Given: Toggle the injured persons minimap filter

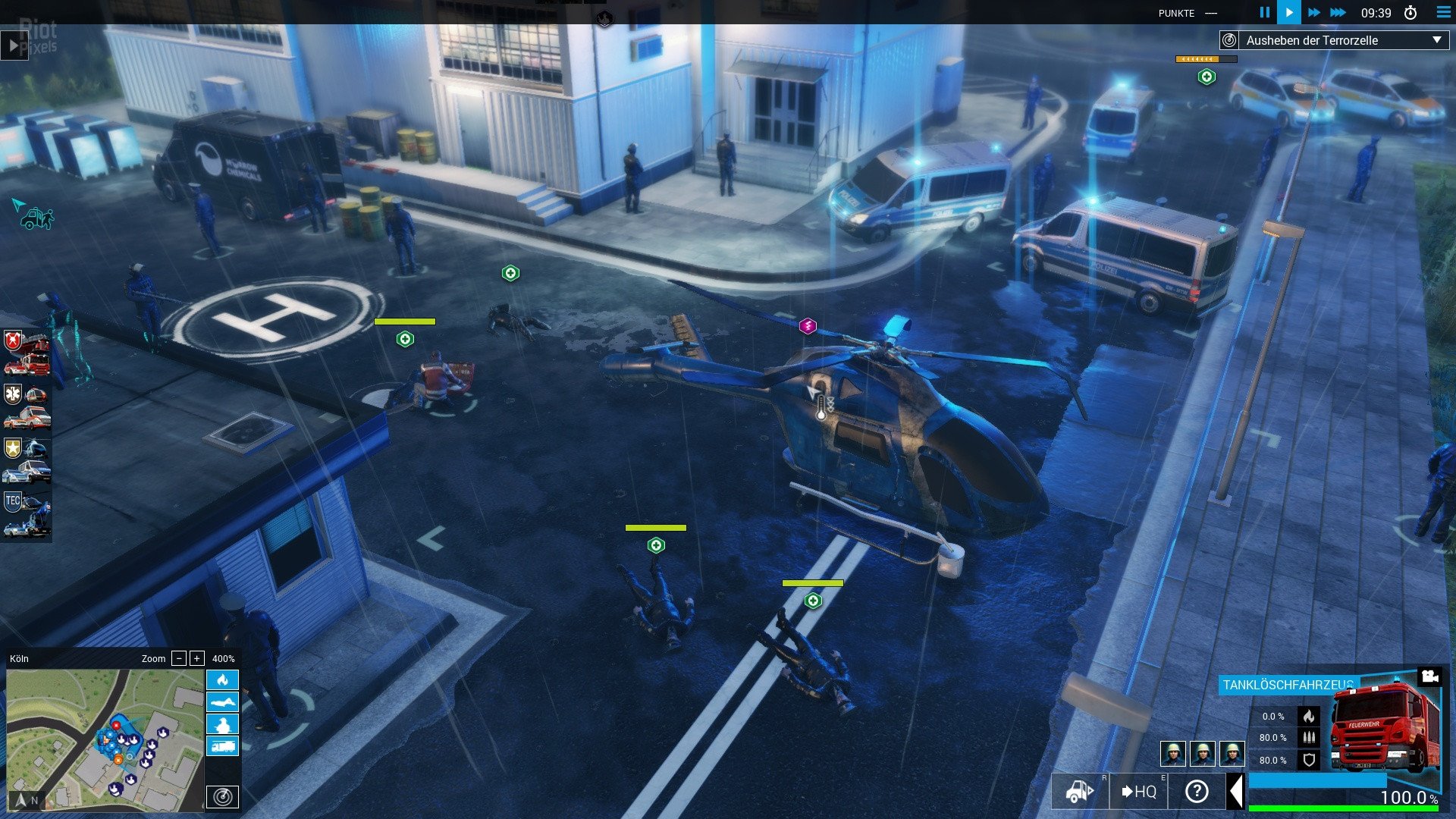Looking at the screenshot, I should (222, 702).
